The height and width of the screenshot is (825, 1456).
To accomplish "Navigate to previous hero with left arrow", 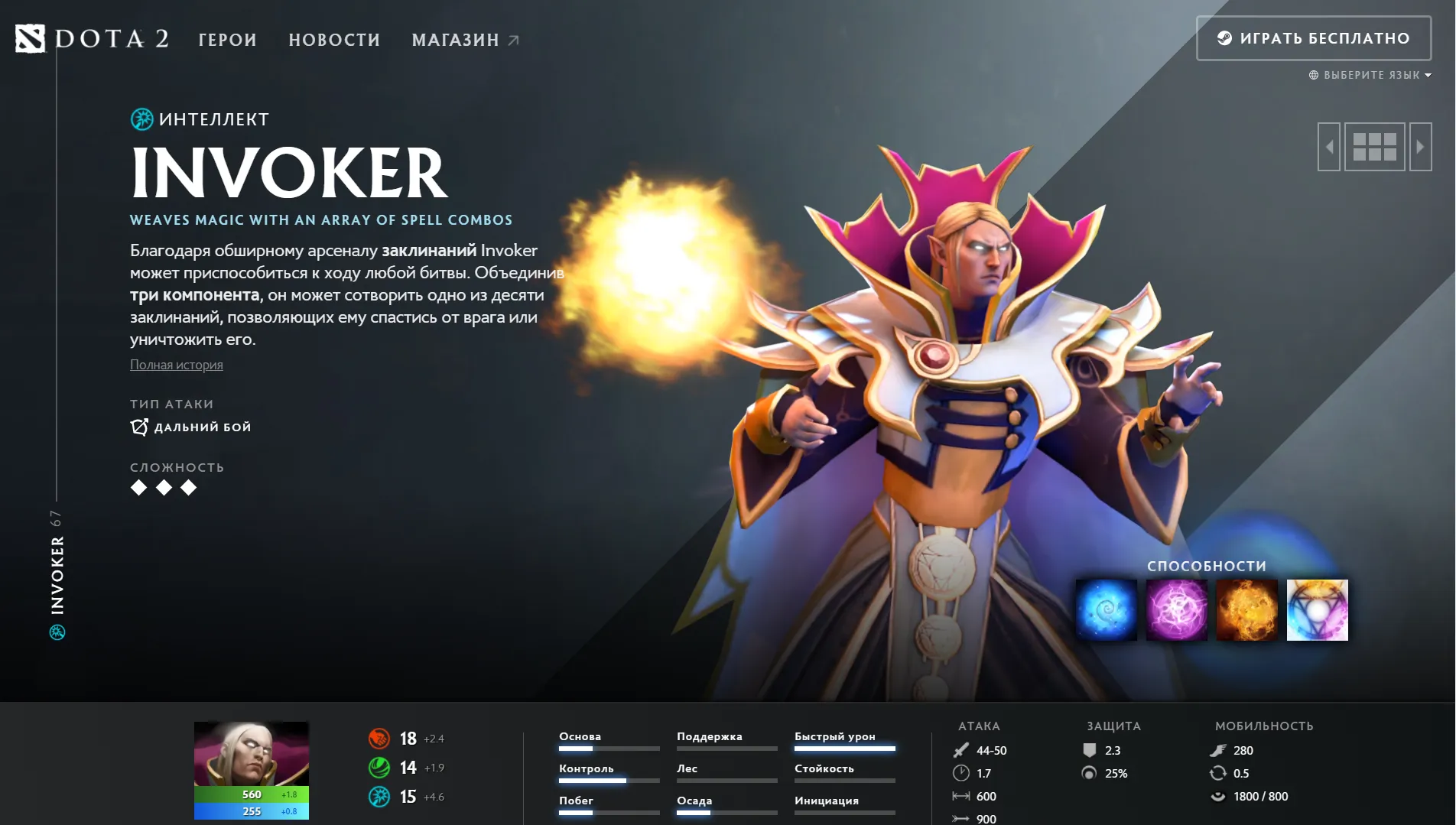I will [1328, 147].
